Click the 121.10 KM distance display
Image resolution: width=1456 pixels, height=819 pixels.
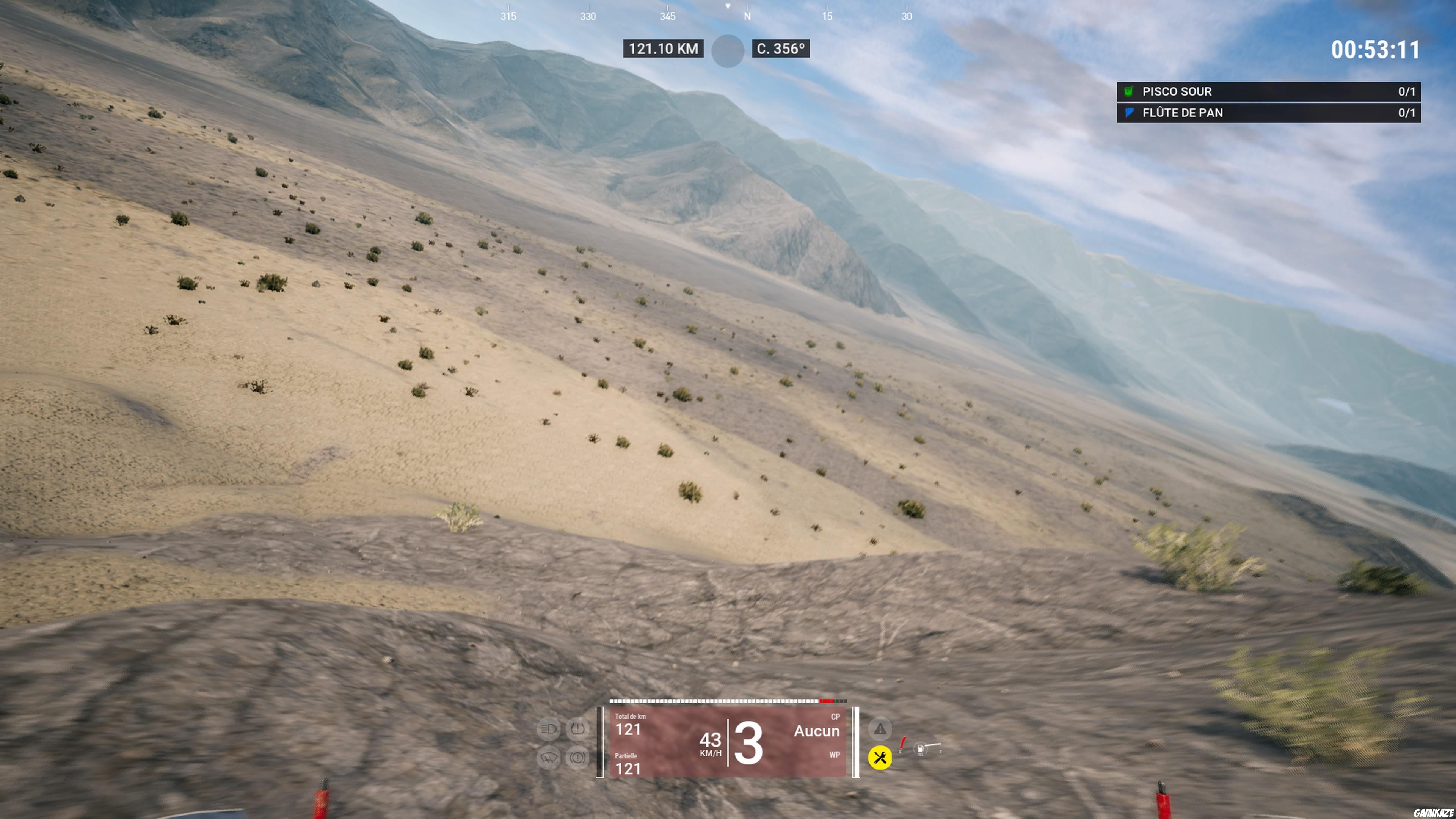coord(664,49)
